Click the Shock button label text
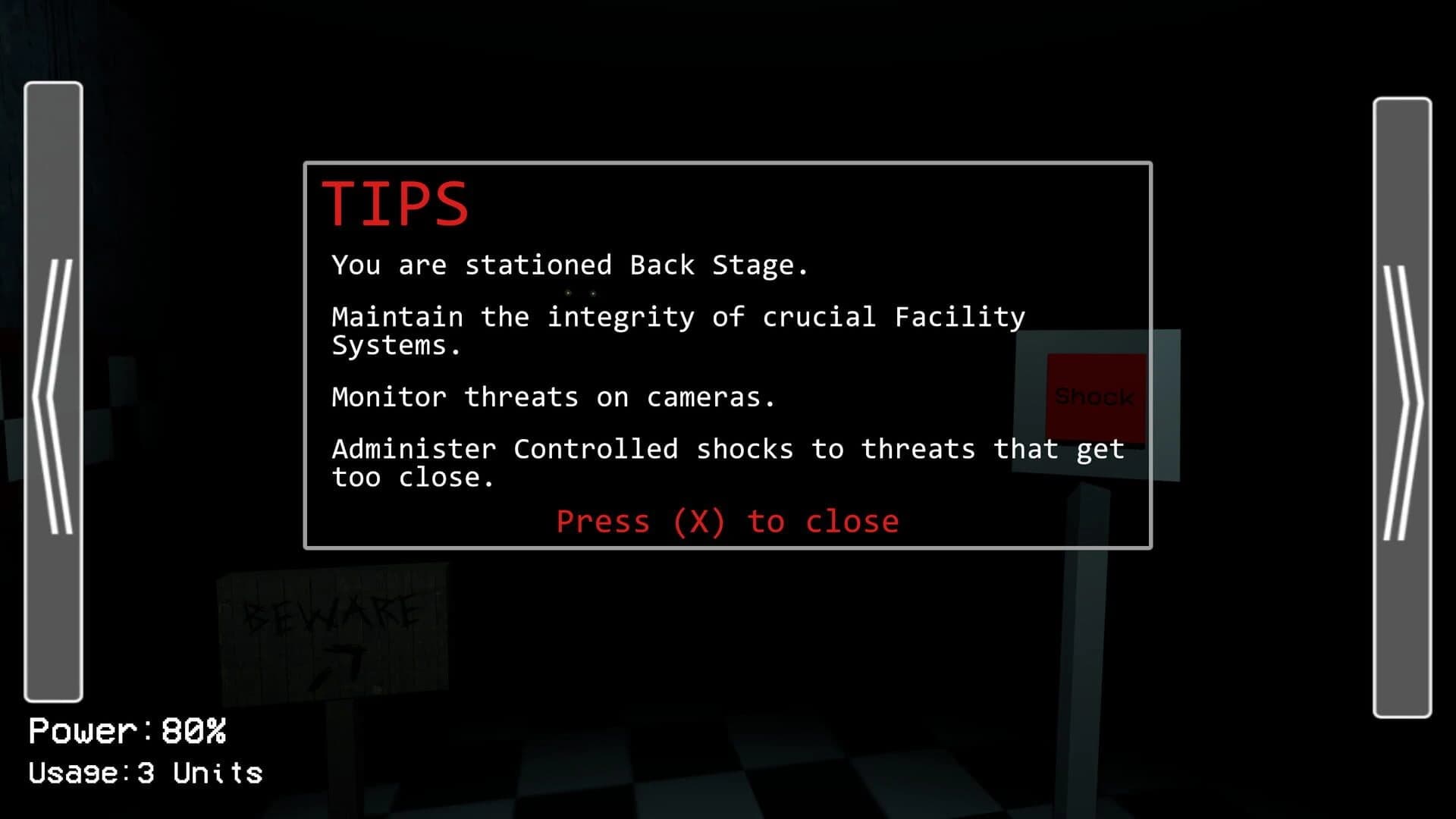The height and width of the screenshot is (819, 1456). click(1094, 395)
